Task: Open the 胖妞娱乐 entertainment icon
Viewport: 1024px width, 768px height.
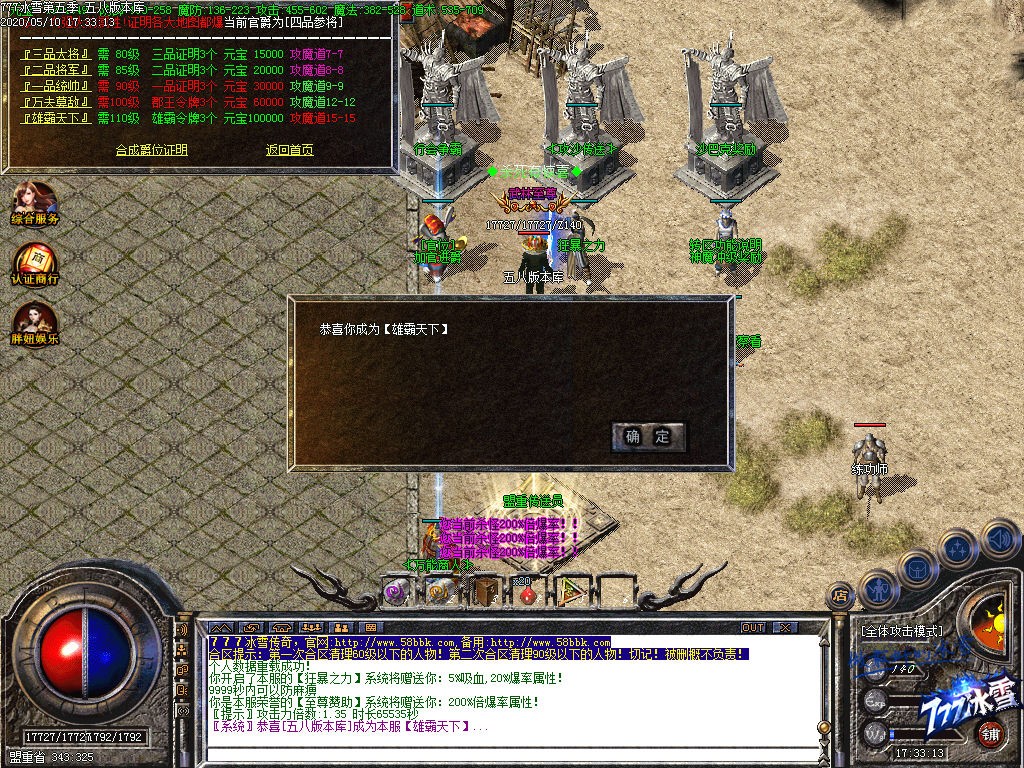Action: pos(35,324)
